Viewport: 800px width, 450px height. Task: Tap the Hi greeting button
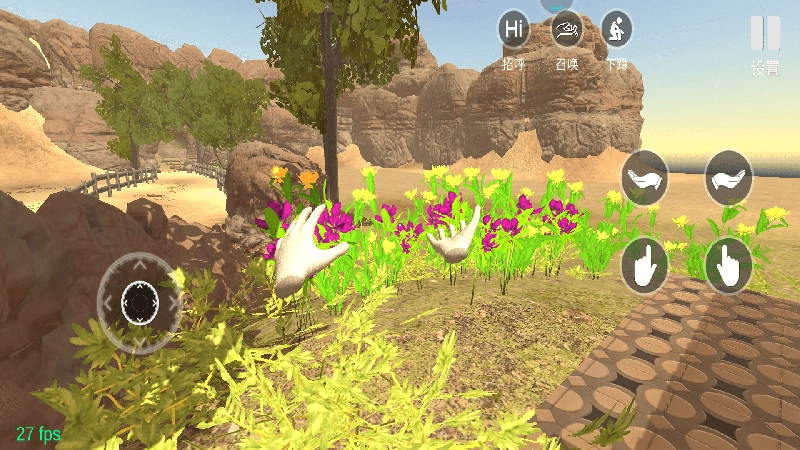[x=514, y=29]
